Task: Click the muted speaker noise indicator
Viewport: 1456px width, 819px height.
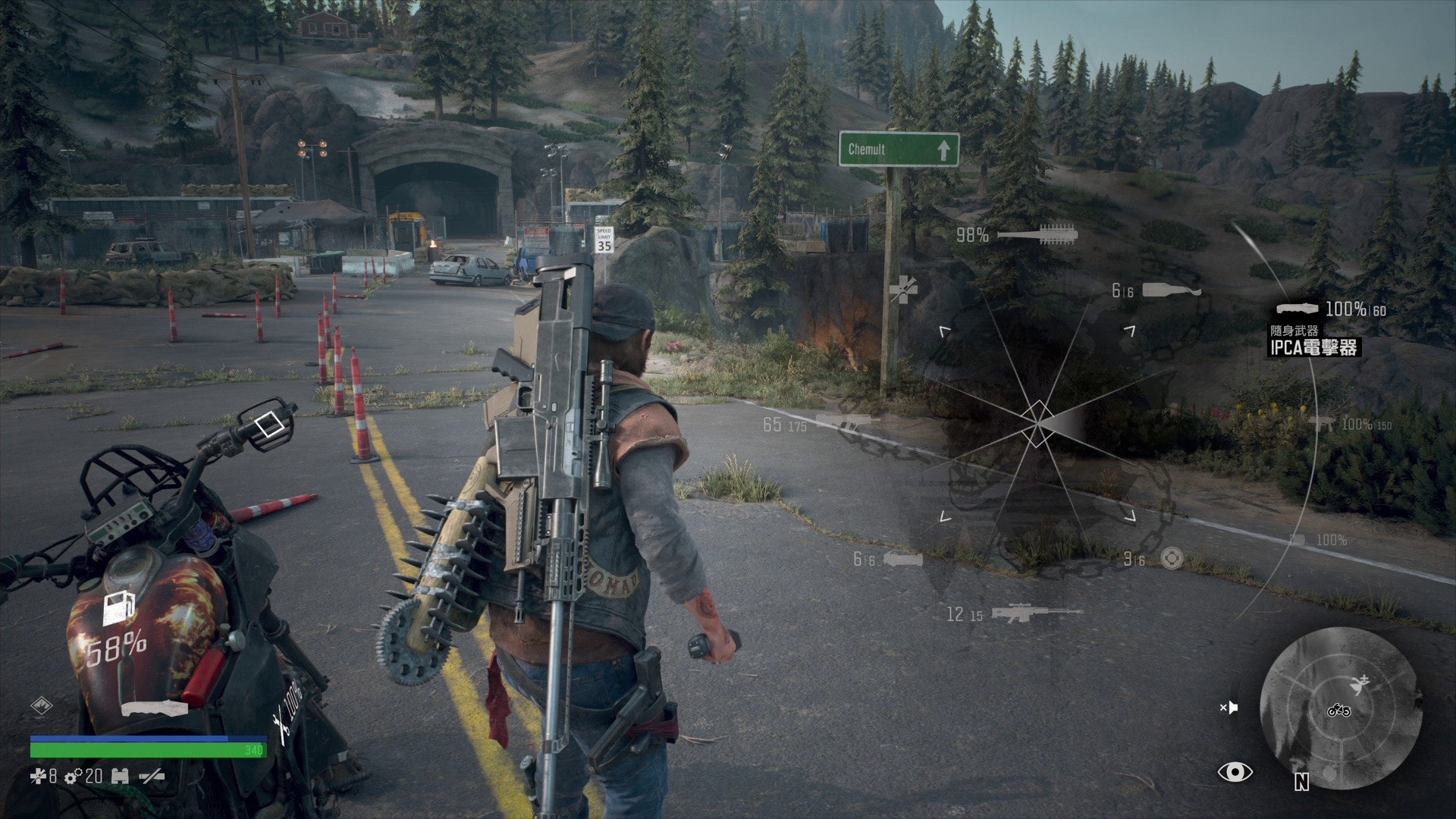Action: coord(1228,708)
